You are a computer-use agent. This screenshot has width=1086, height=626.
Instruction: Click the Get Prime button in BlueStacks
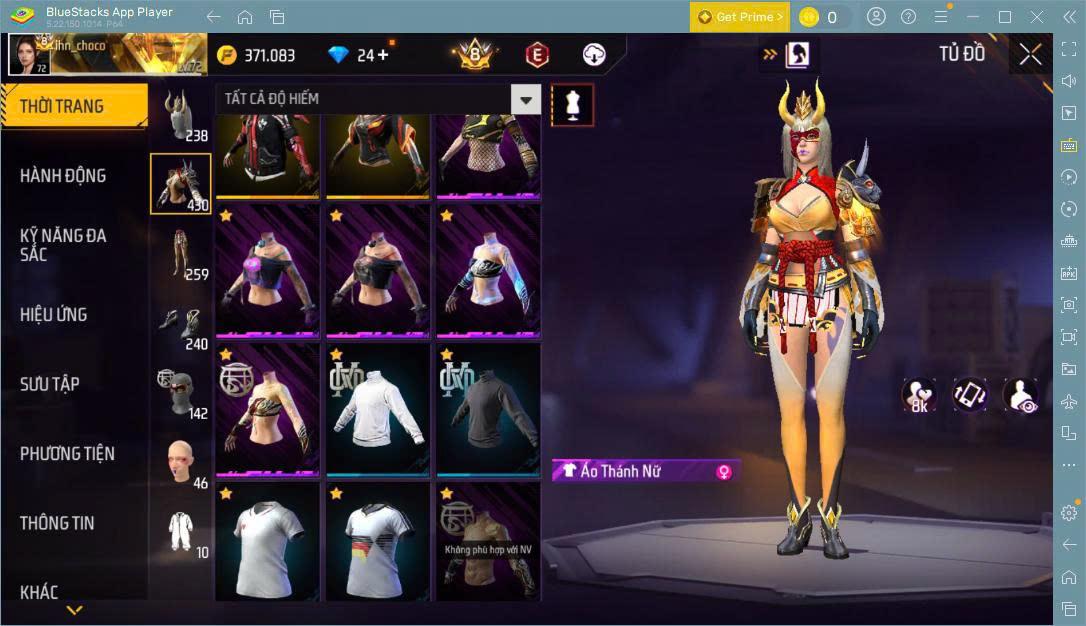pyautogui.click(x=739, y=17)
